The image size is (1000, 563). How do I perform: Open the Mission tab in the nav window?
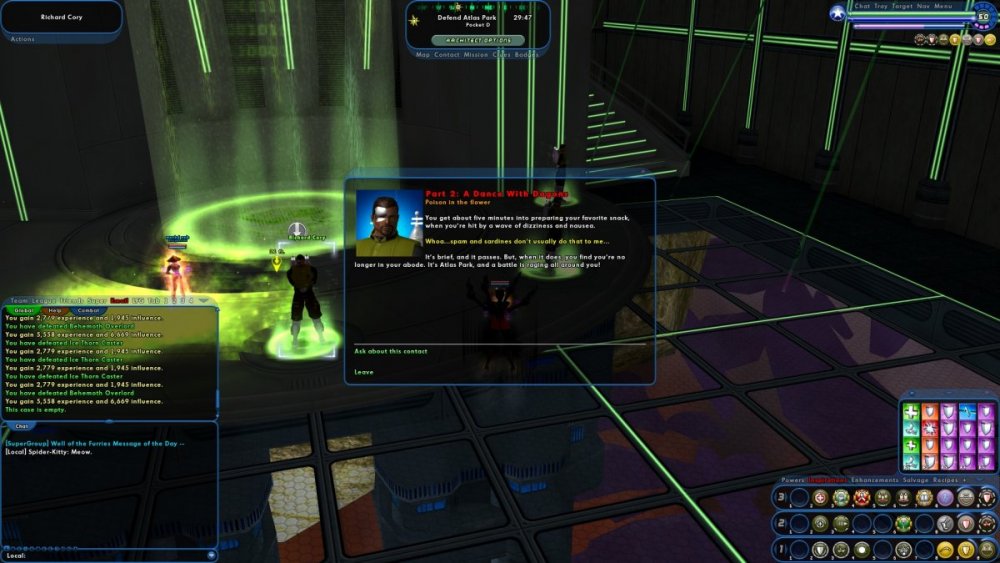pos(477,55)
